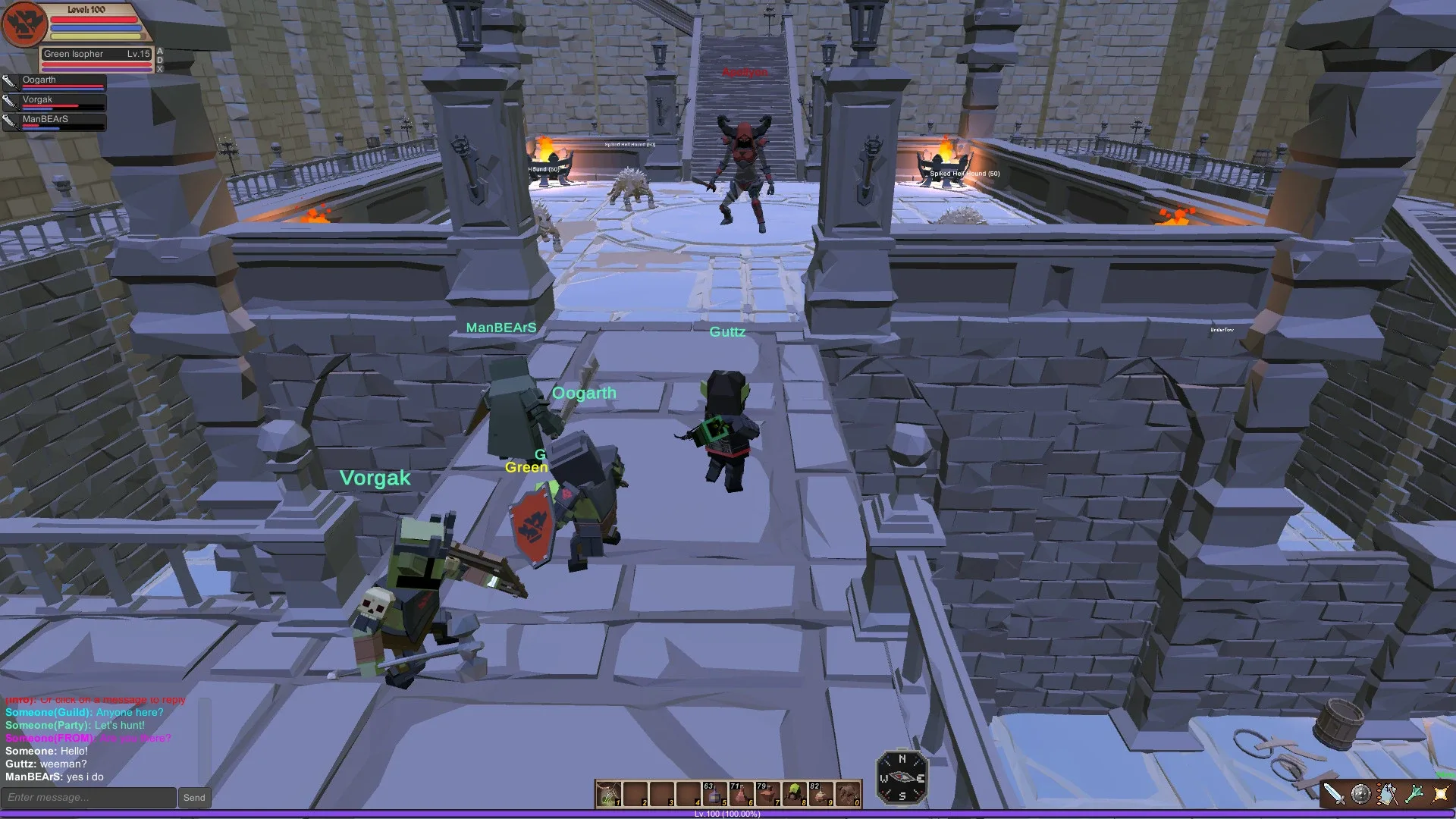Image resolution: width=1456 pixels, height=819 pixels.
Task: Toggle the A marker on Green Isopher's target frame
Action: 159,52
